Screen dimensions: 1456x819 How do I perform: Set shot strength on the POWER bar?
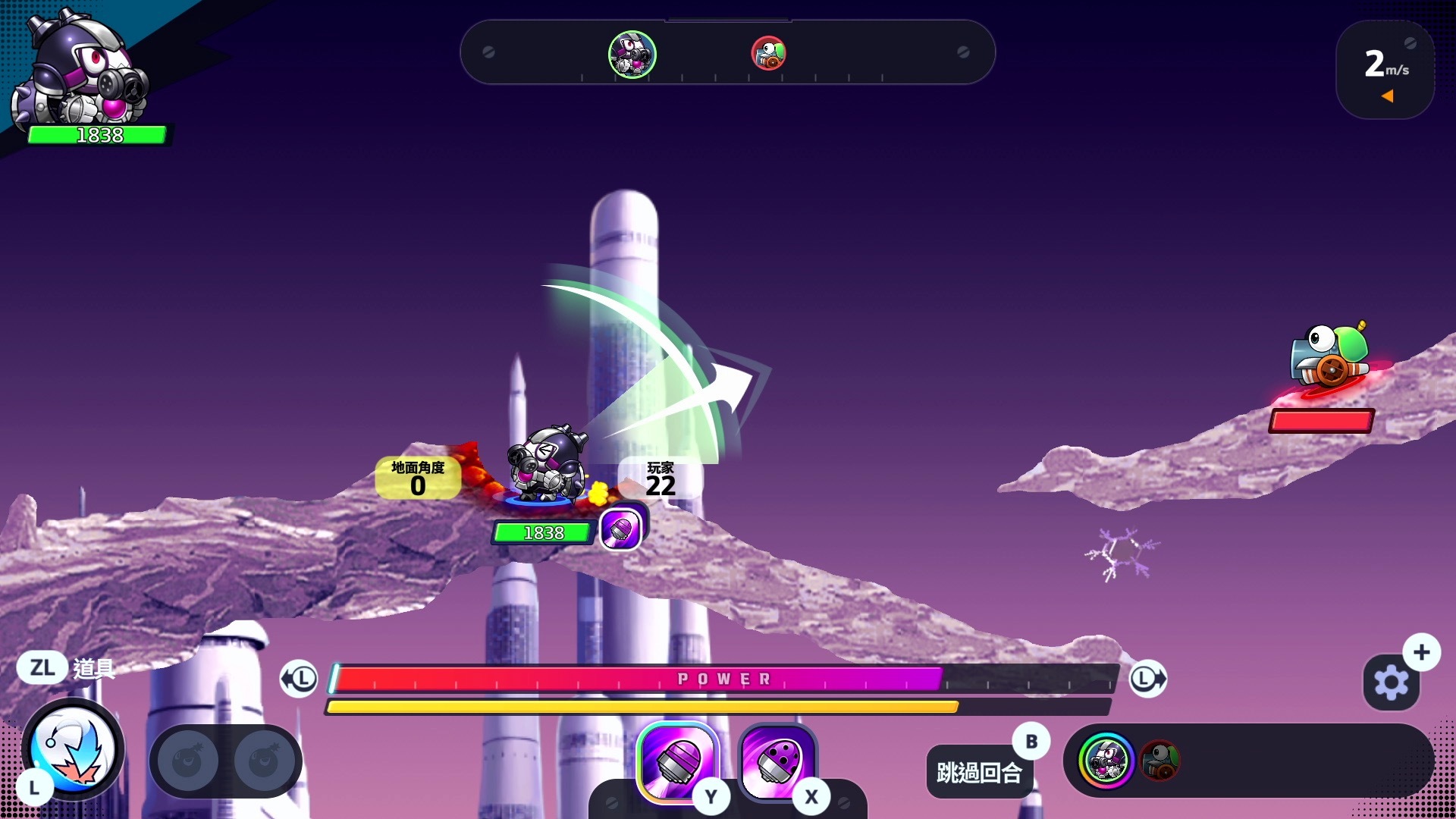[x=724, y=679]
